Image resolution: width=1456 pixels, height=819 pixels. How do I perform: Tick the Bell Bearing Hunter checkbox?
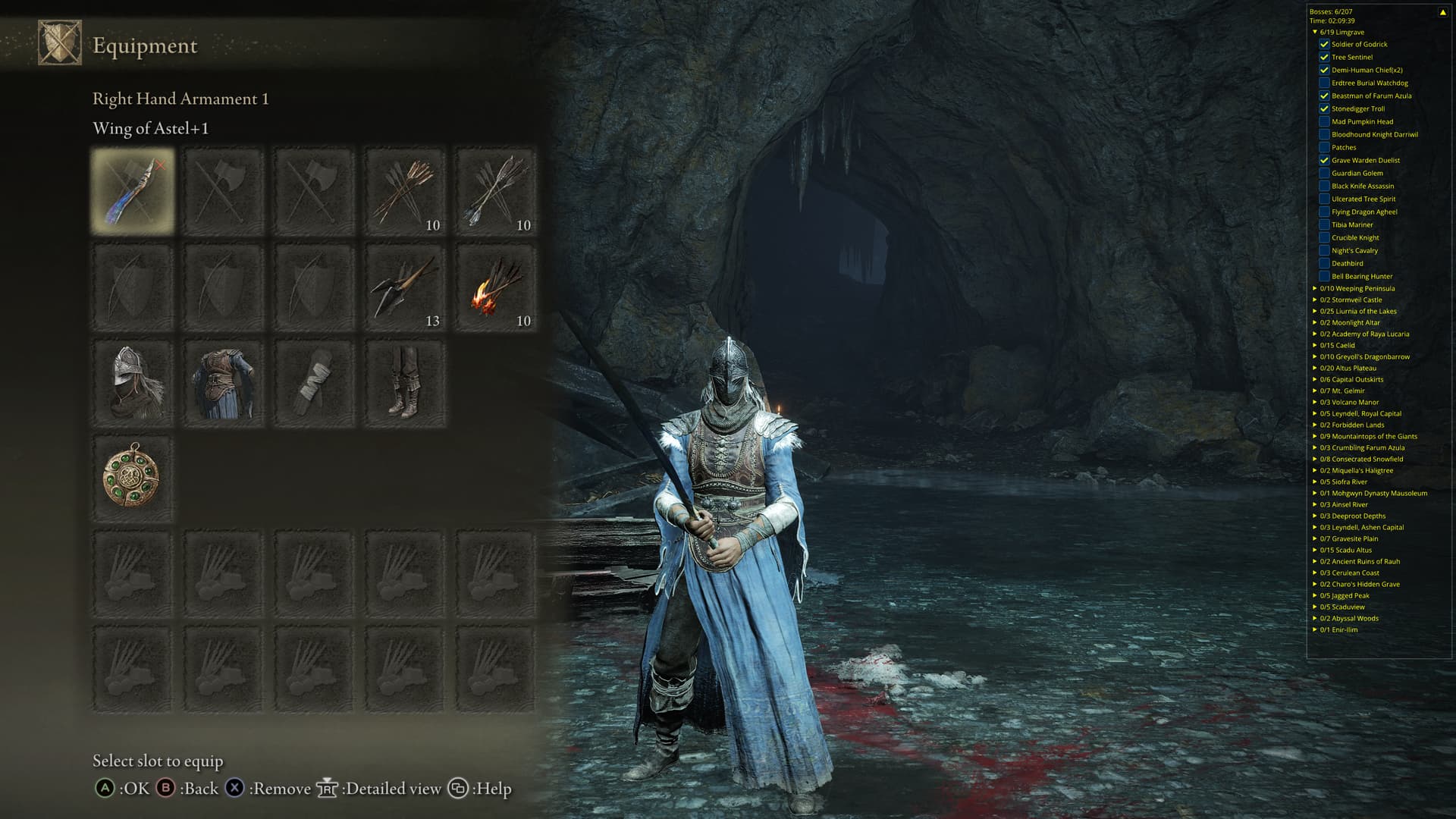1324,276
